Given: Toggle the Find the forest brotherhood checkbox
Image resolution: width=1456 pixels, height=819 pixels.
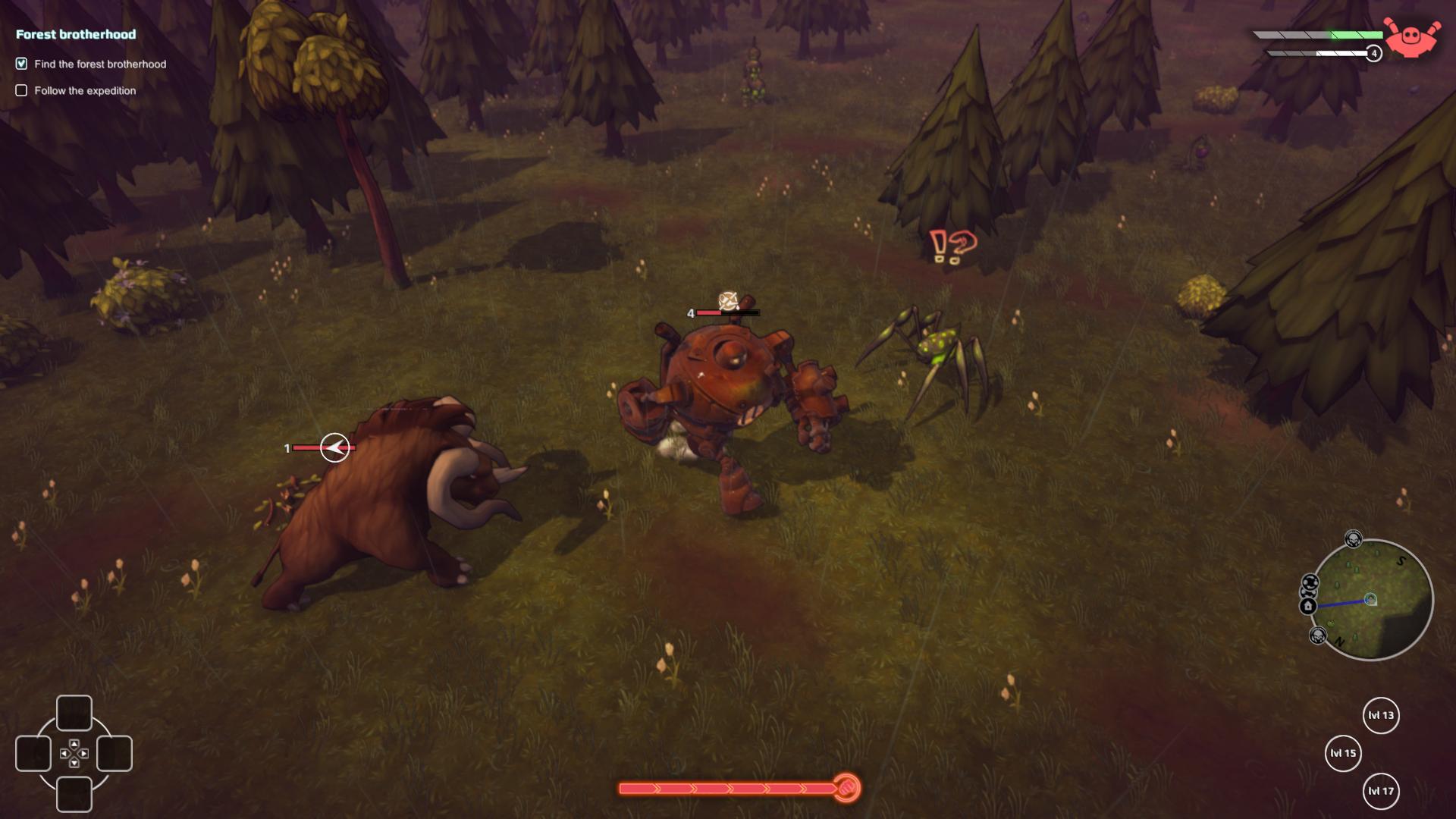Looking at the screenshot, I should [x=21, y=64].
